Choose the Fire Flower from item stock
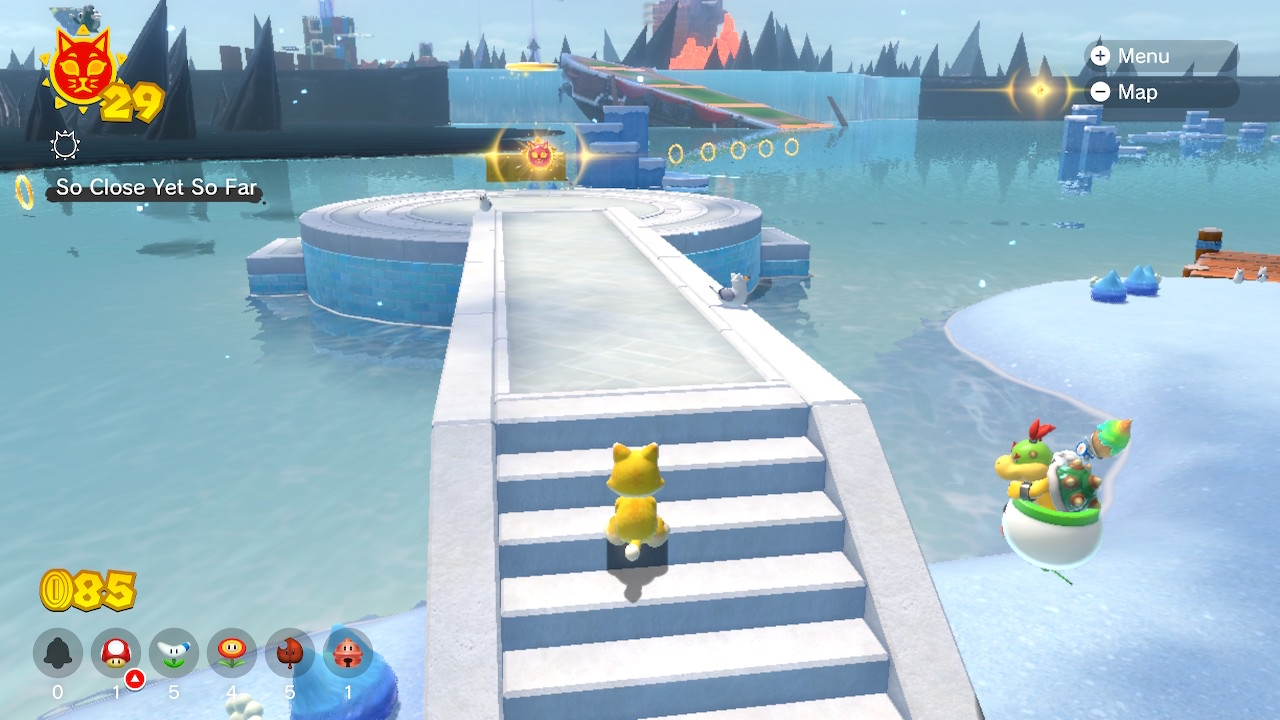The image size is (1280, 720). click(232, 653)
